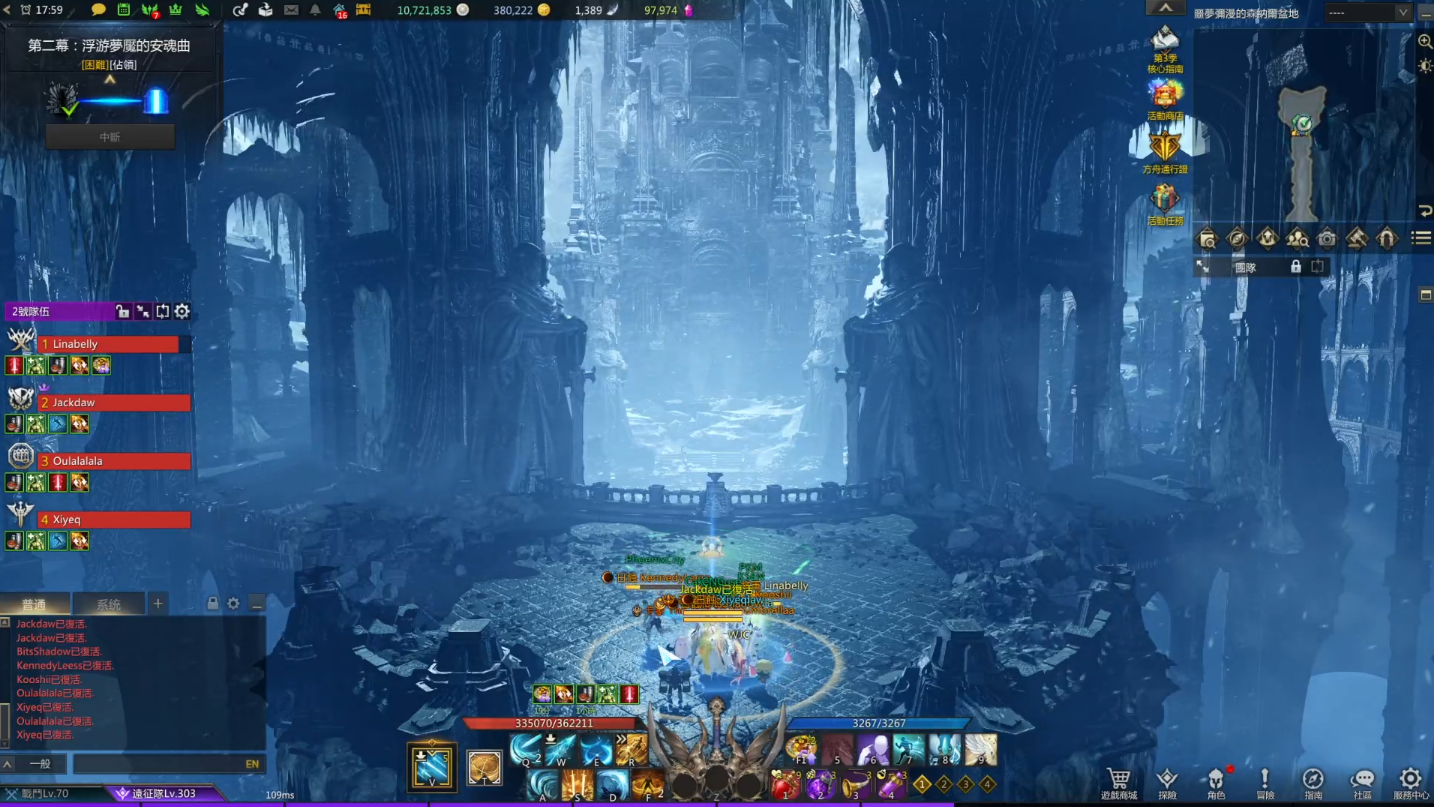The image size is (1434, 807).
Task: Open the 社區 community menu
Action: [1362, 781]
